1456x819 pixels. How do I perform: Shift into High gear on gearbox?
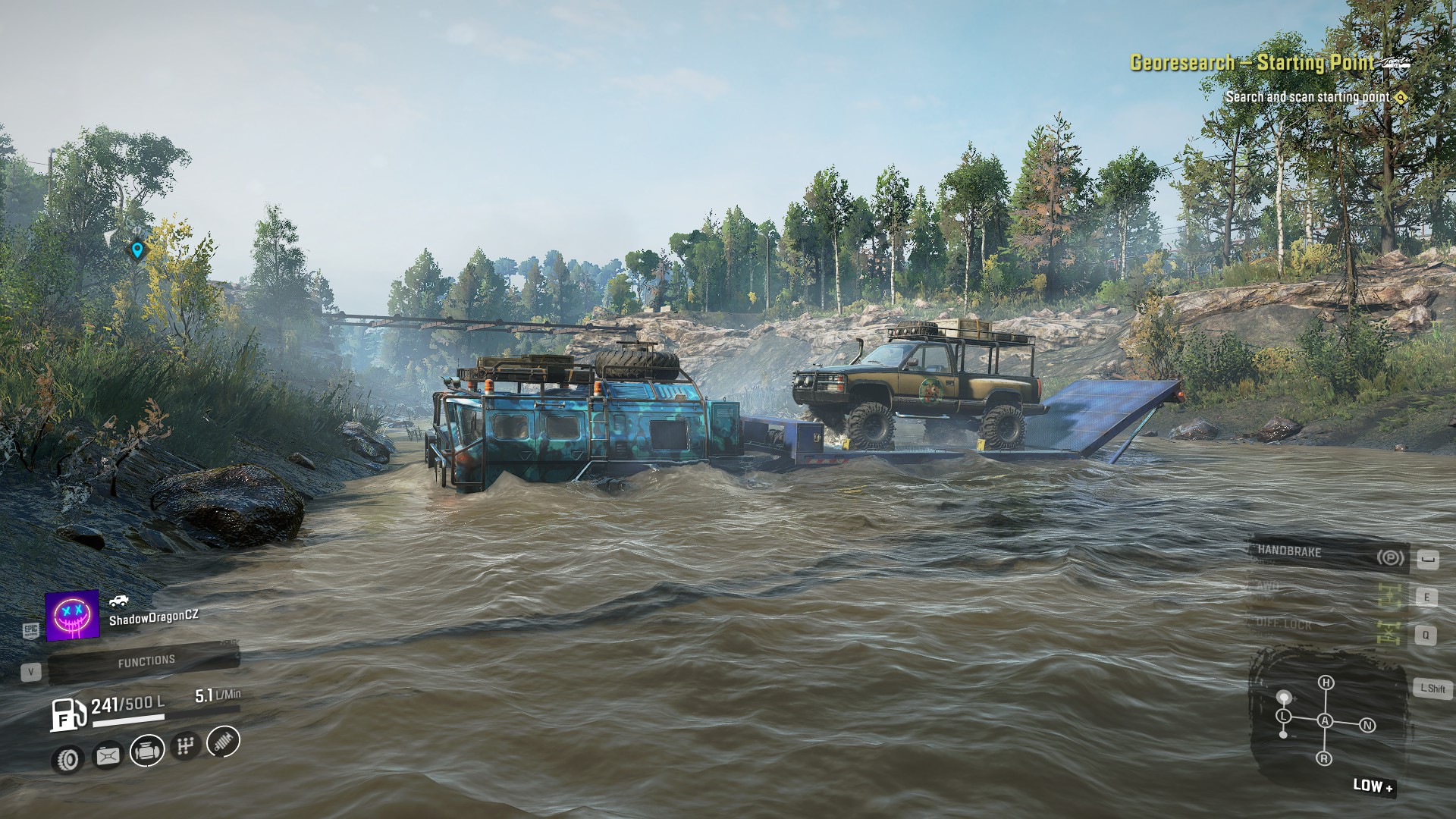pyautogui.click(x=1326, y=682)
